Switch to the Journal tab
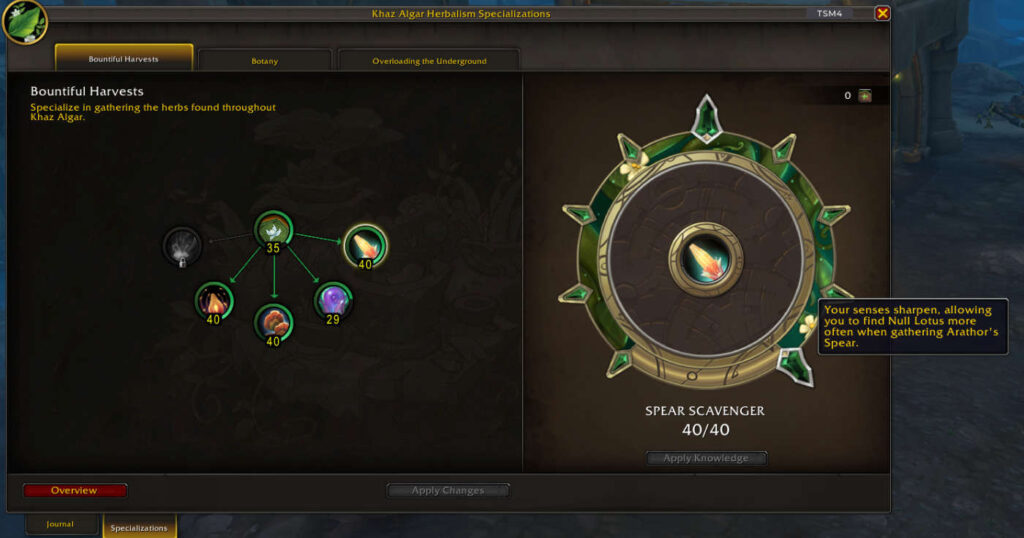 pos(60,524)
